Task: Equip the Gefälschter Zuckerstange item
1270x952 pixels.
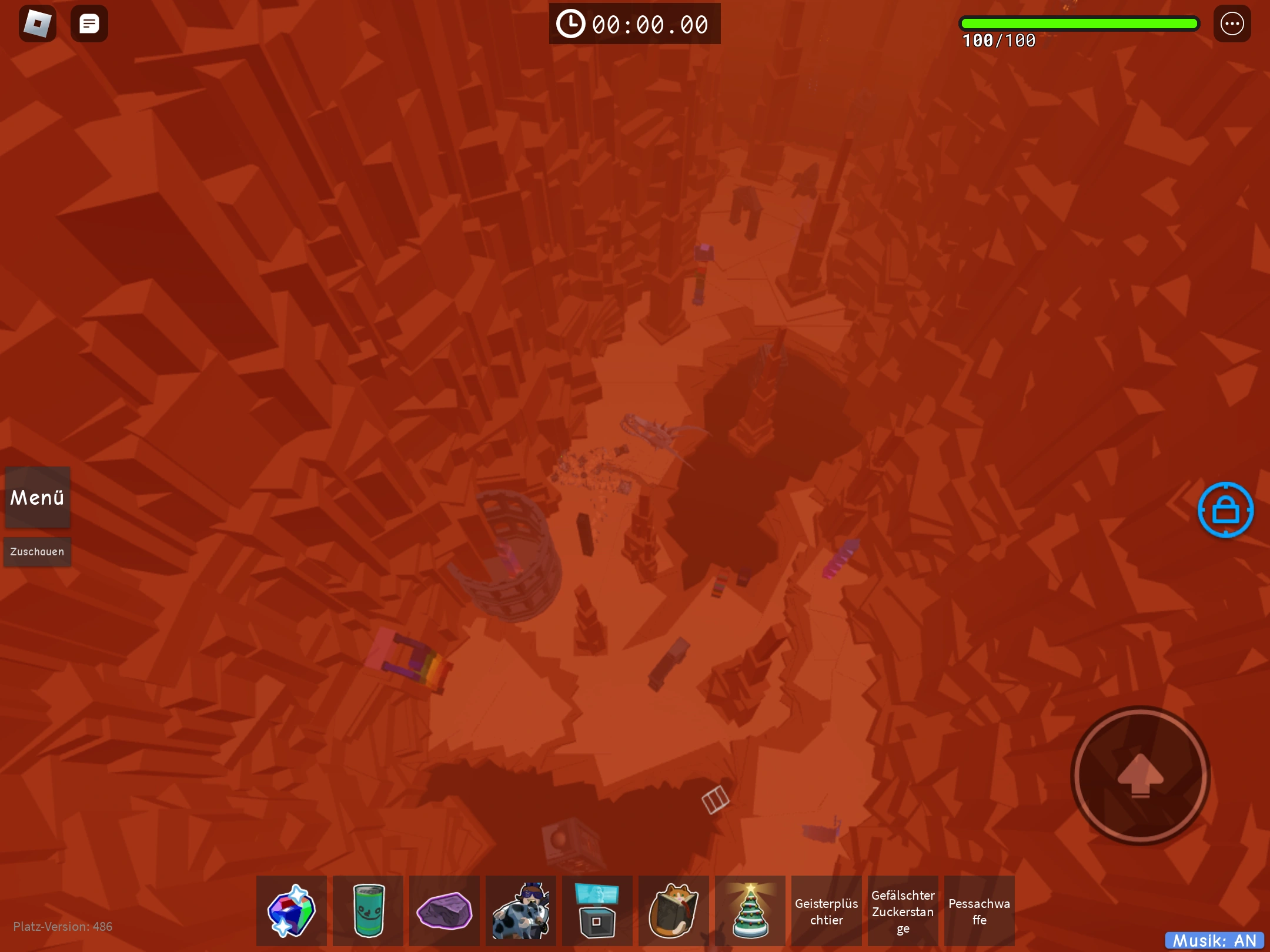Action: coord(903,910)
